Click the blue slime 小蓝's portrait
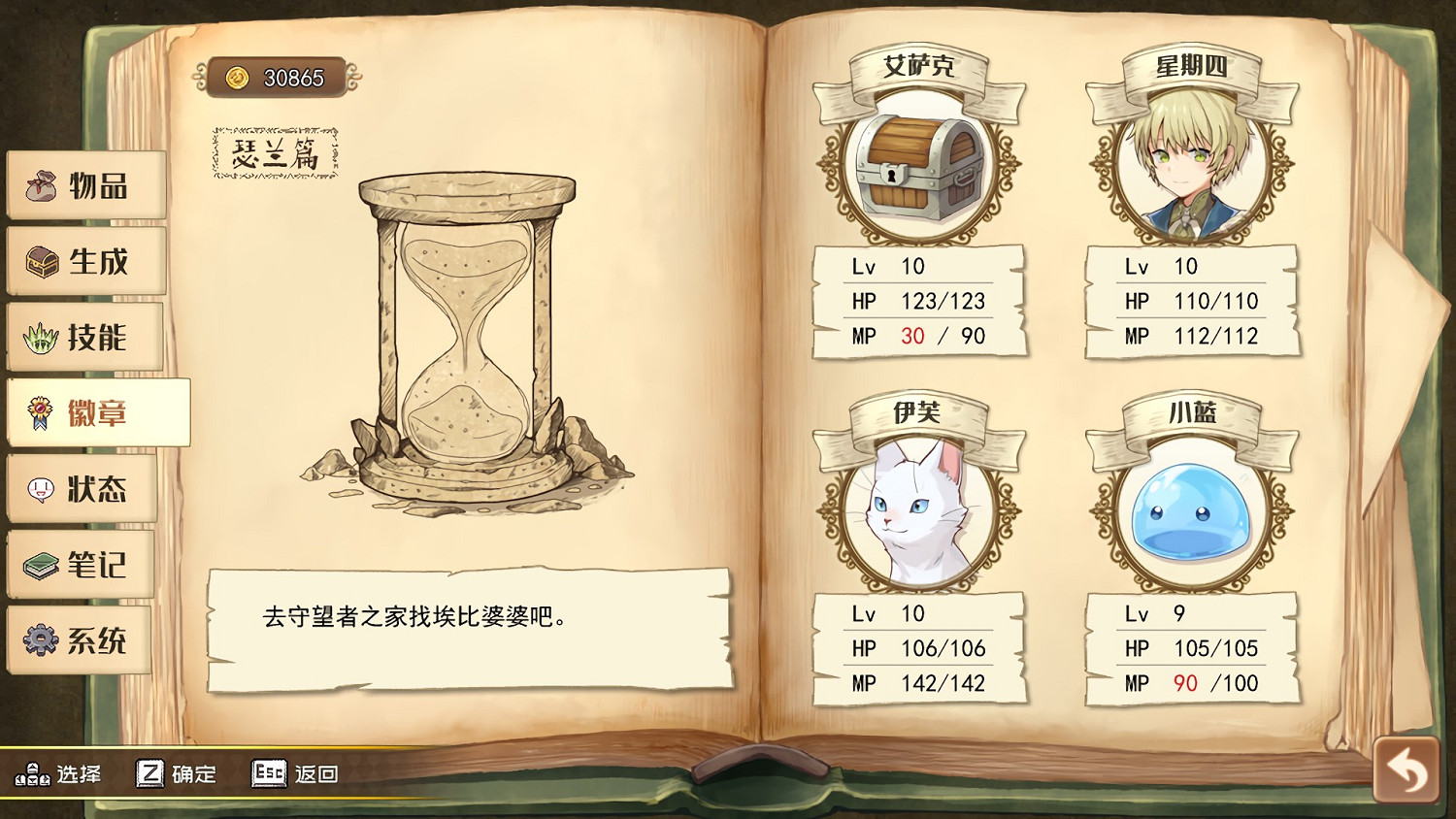This screenshot has height=819, width=1456. [x=1196, y=514]
